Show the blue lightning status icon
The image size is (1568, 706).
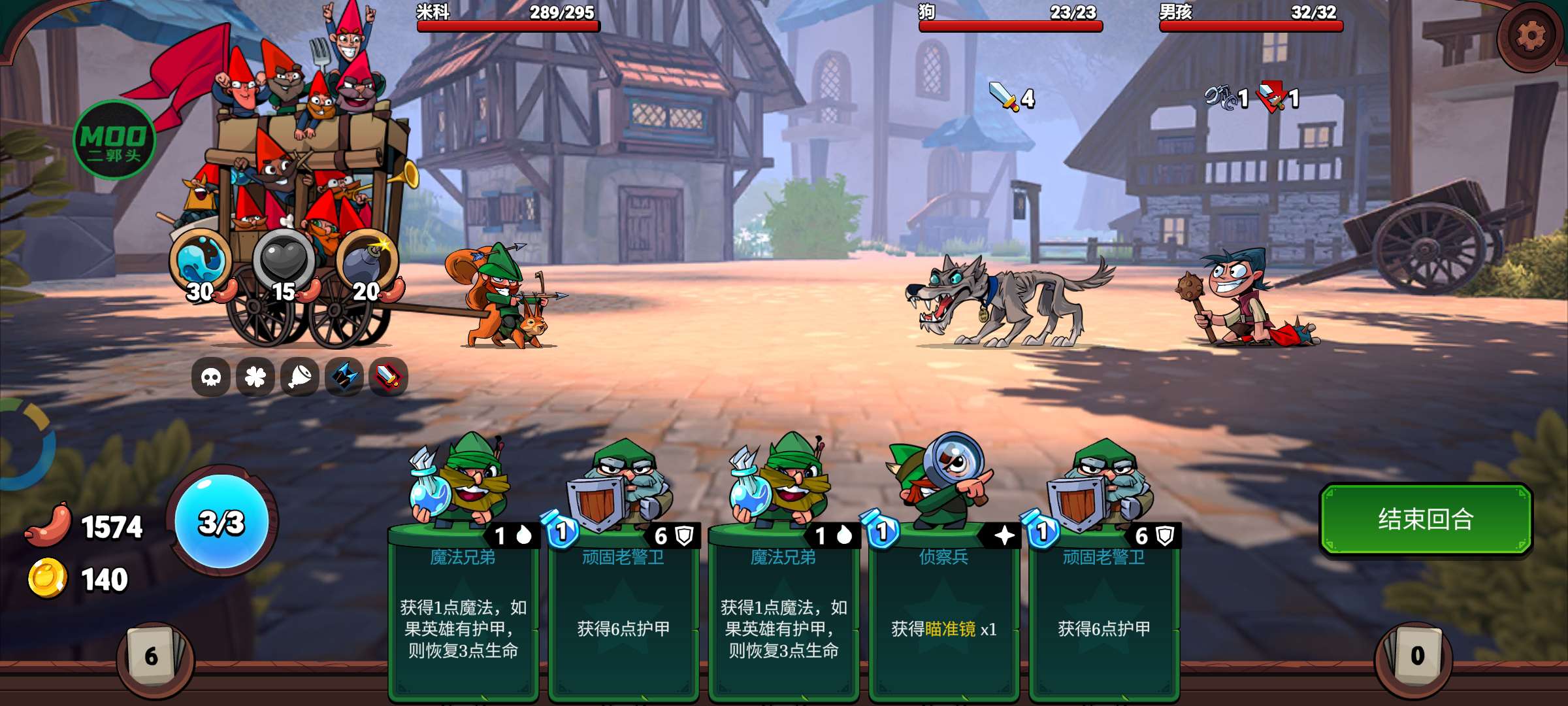[344, 377]
